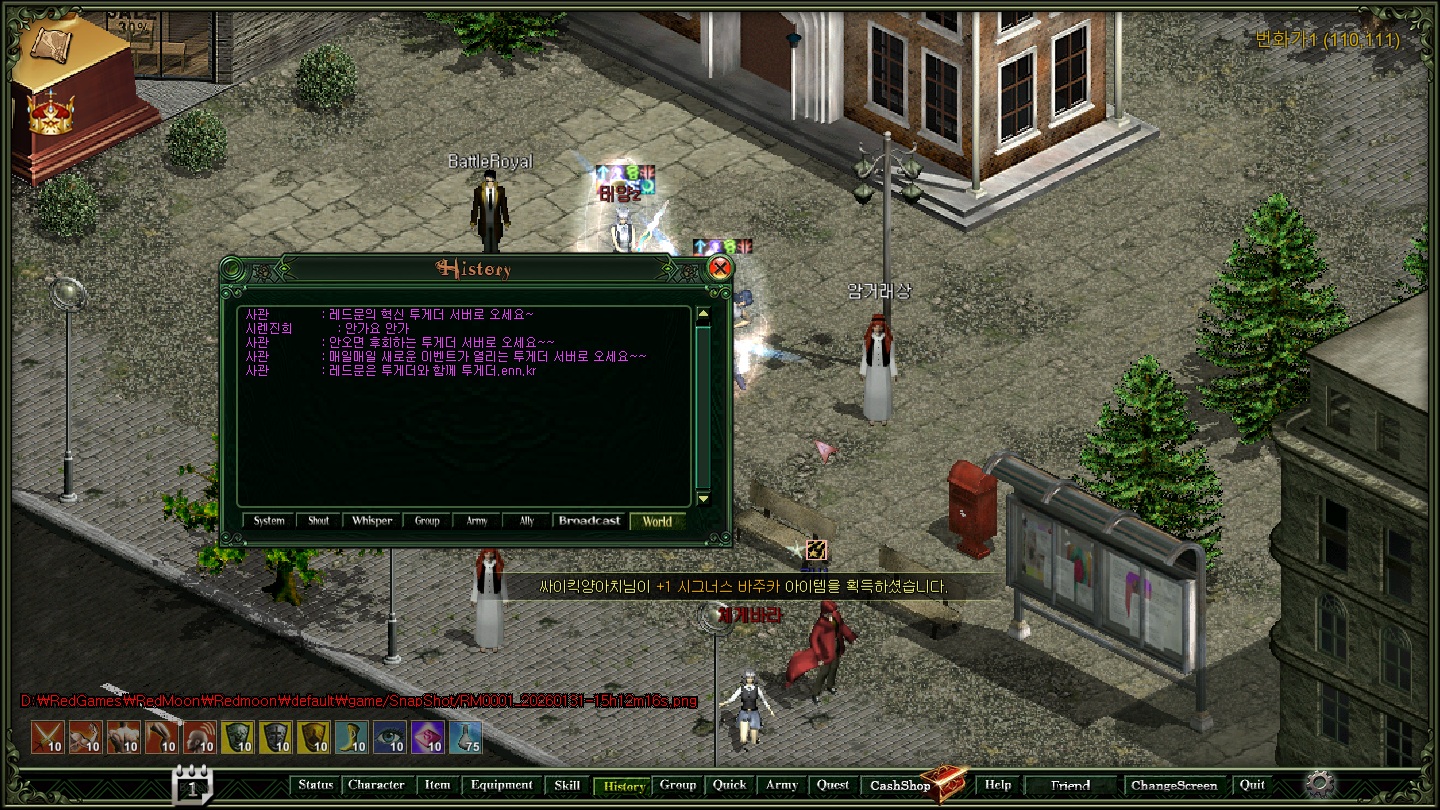
Task: Switch to the System history tab
Action: pos(269,521)
